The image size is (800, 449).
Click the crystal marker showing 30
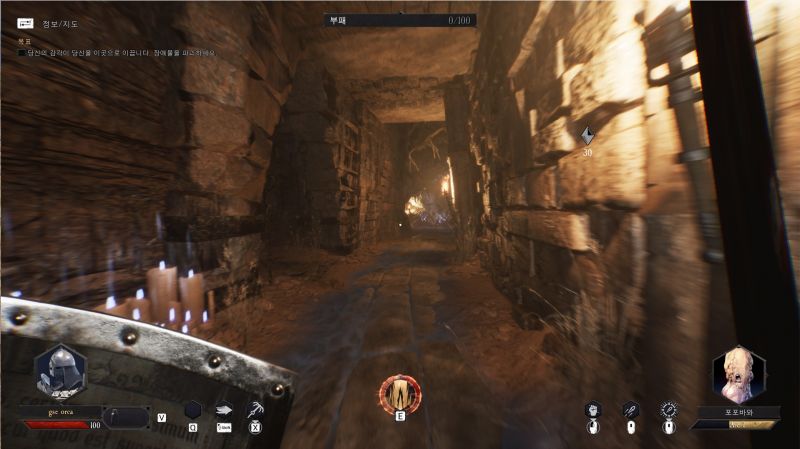[x=587, y=135]
